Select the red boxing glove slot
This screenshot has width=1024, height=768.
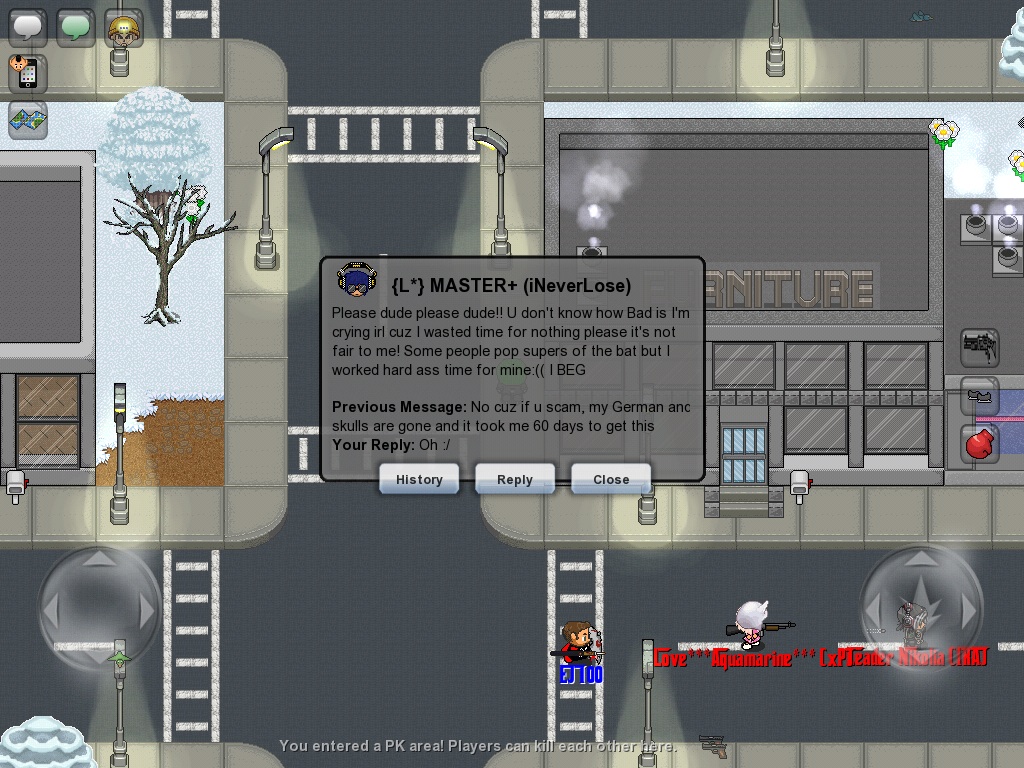point(981,444)
